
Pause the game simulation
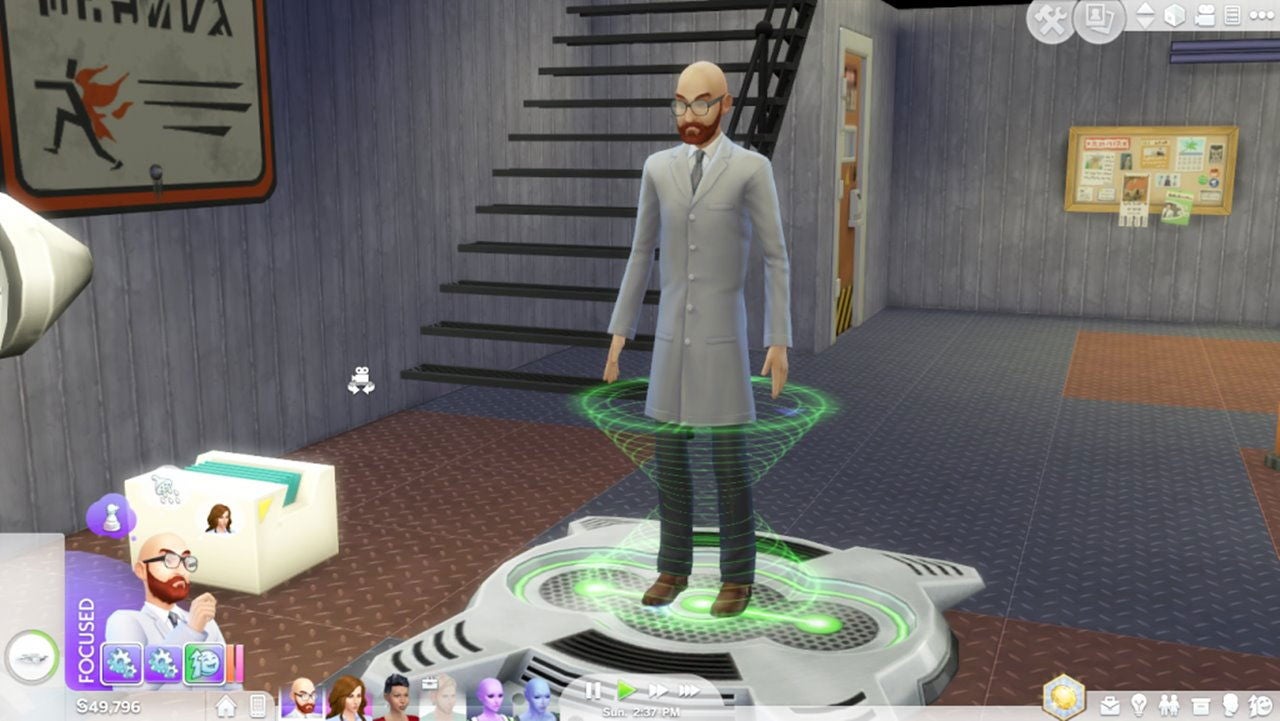pyautogui.click(x=593, y=691)
